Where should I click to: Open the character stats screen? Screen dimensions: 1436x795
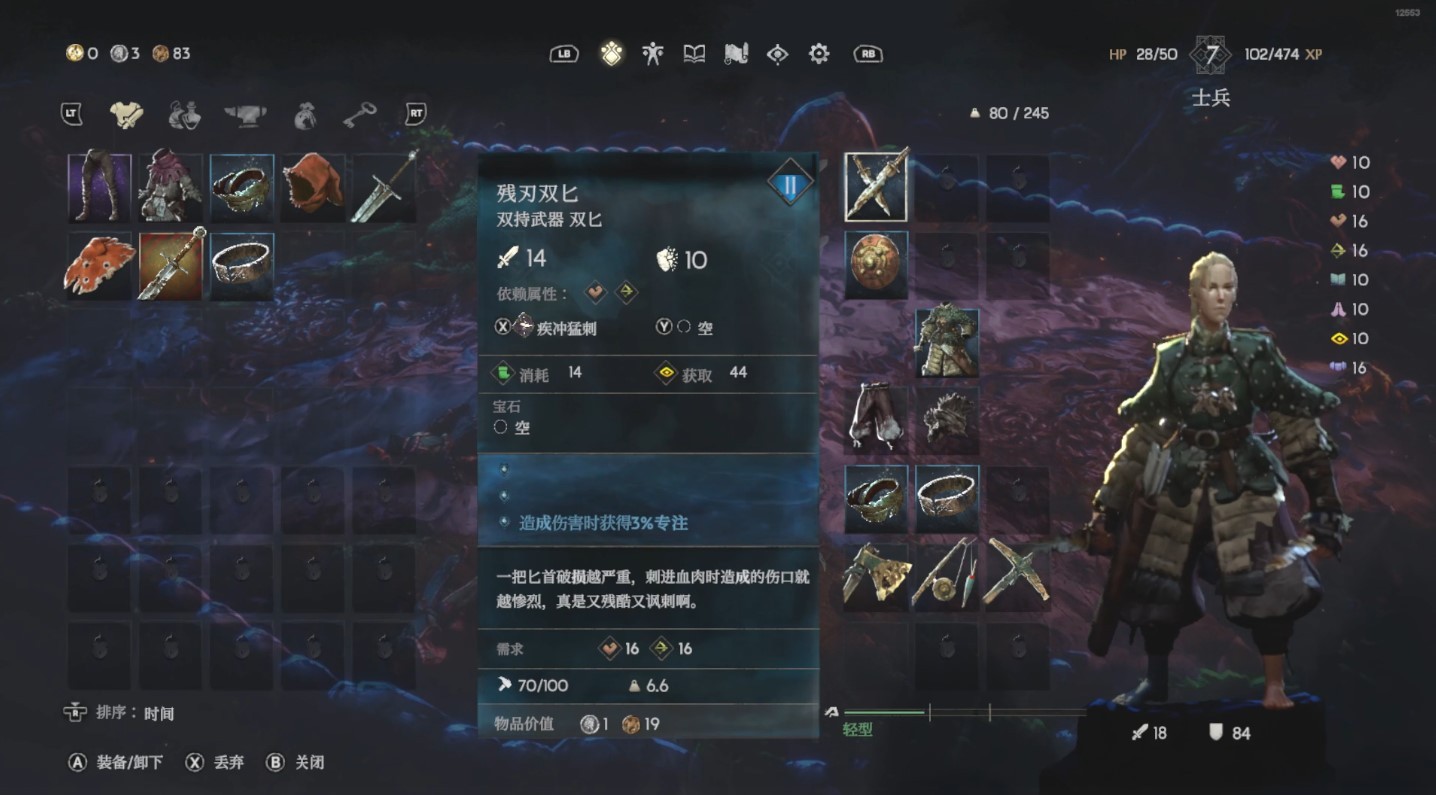click(654, 52)
